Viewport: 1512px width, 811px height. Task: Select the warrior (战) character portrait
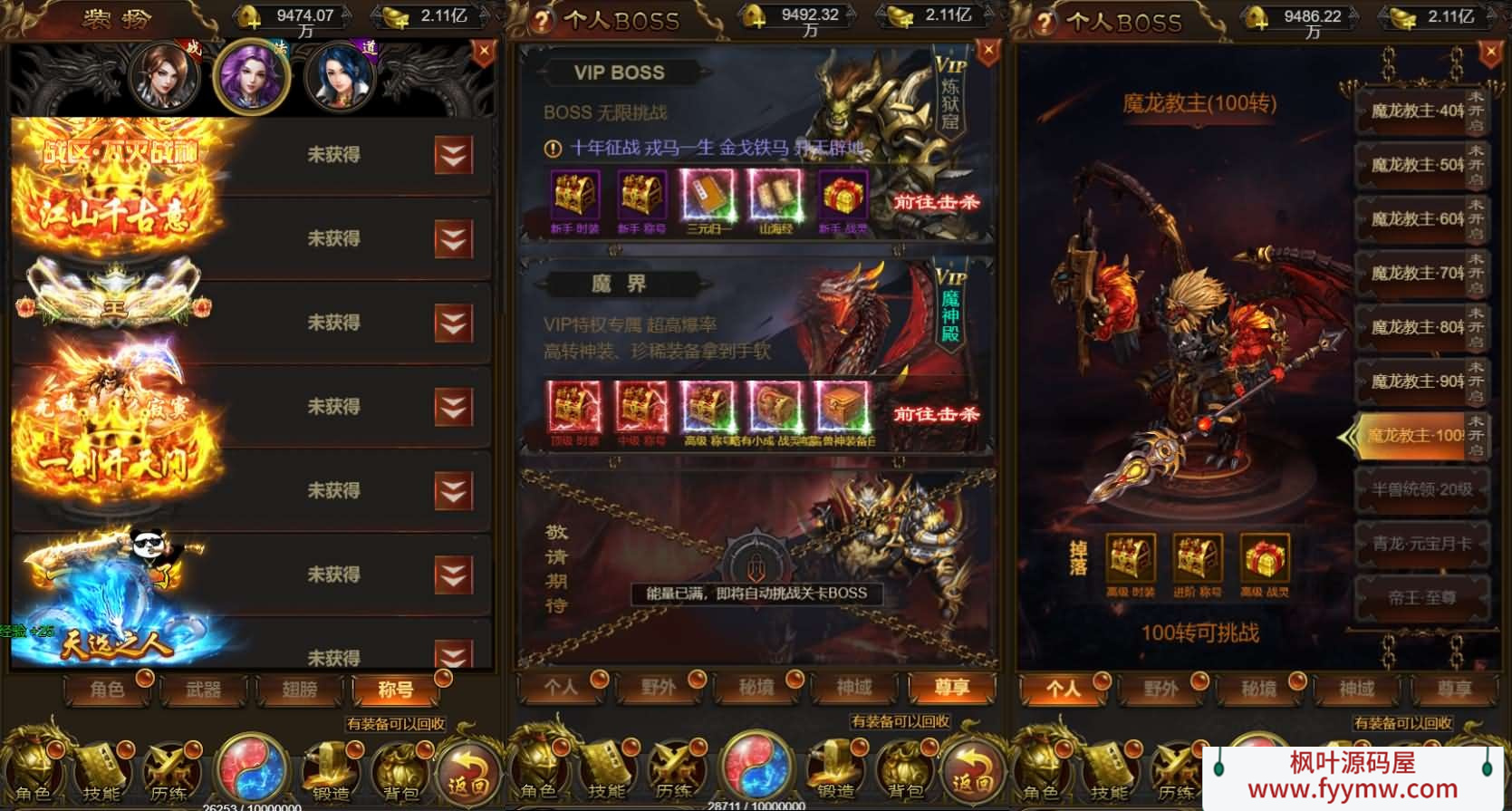pyautogui.click(x=164, y=75)
